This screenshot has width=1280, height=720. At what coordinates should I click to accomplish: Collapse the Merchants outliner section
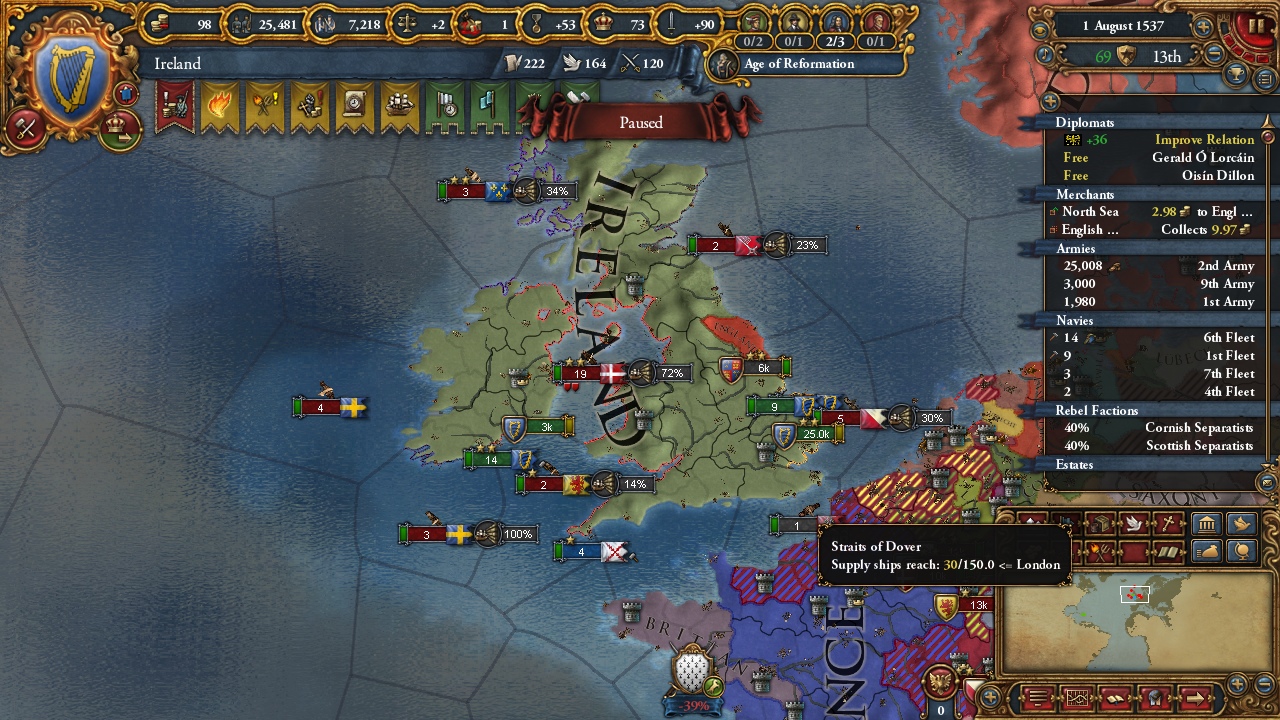click(x=1085, y=194)
